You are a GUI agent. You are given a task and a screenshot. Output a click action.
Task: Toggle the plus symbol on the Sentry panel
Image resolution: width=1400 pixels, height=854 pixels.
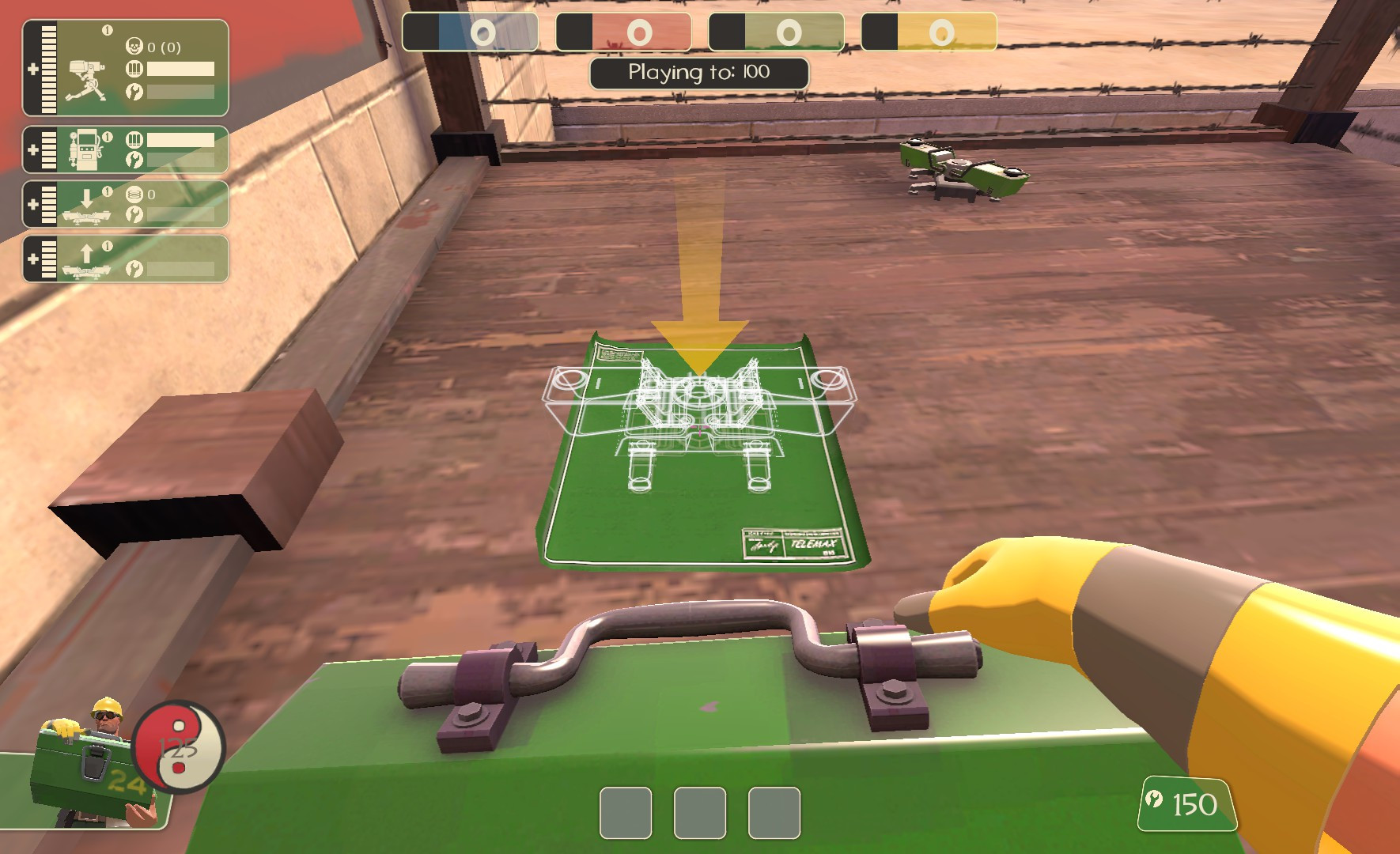pos(32,68)
